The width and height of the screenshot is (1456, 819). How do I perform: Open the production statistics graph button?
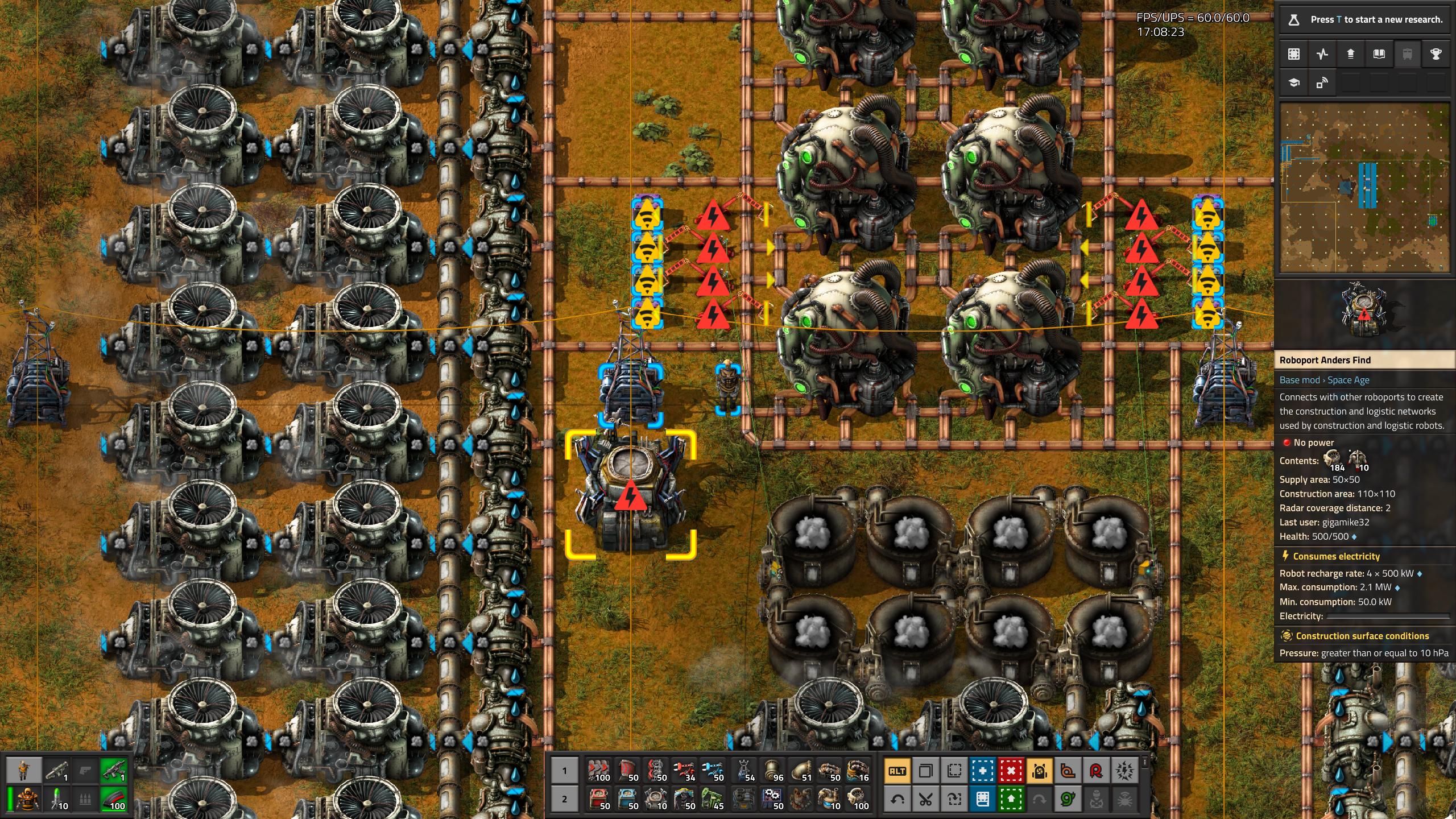pos(1322,54)
